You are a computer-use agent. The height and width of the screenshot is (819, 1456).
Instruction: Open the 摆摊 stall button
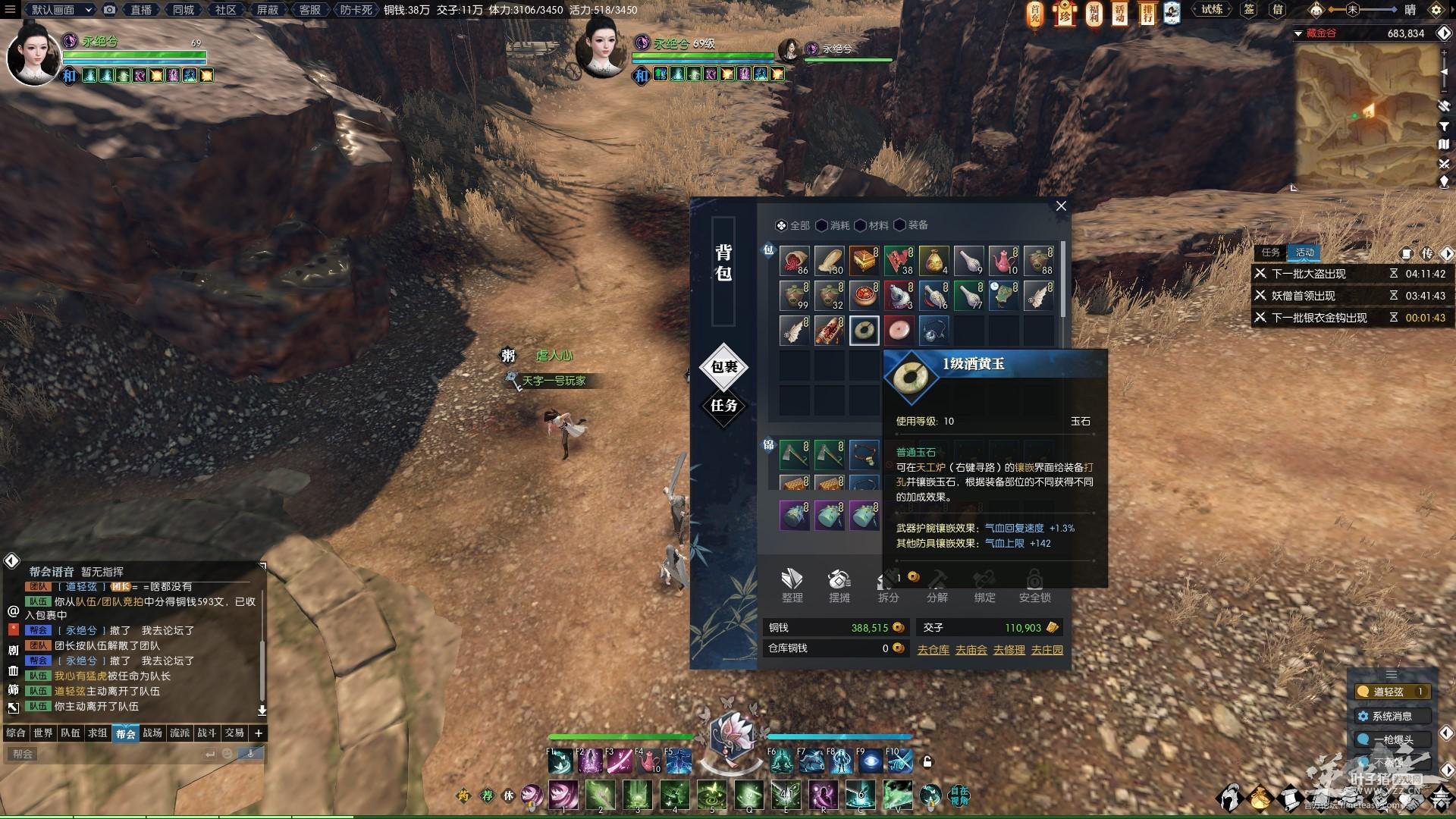click(x=839, y=585)
